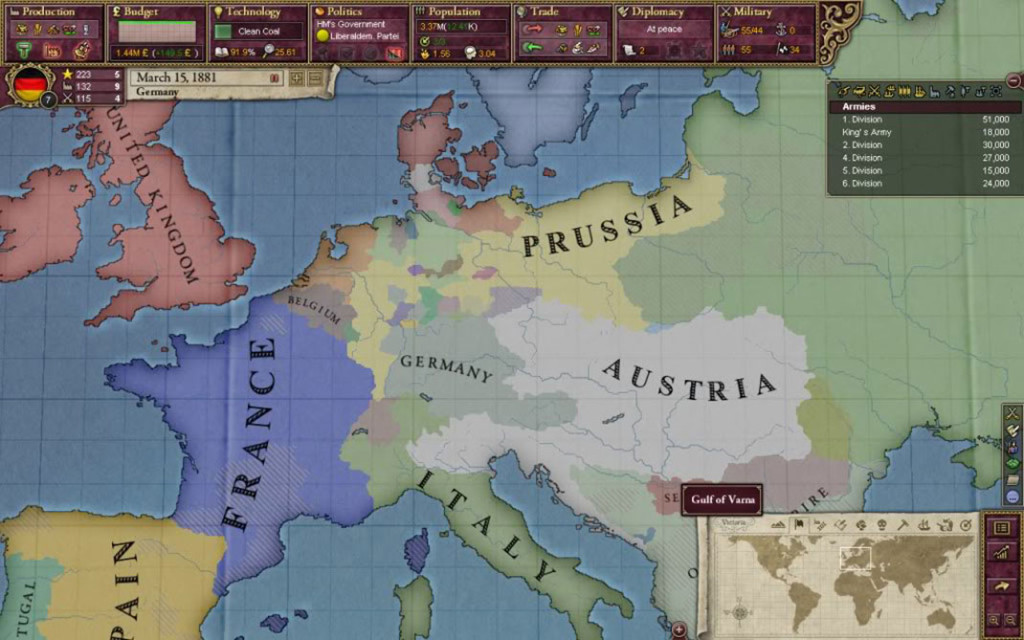Click the German flag shield
Image resolution: width=1024 pixels, height=640 pixels.
tap(31, 87)
